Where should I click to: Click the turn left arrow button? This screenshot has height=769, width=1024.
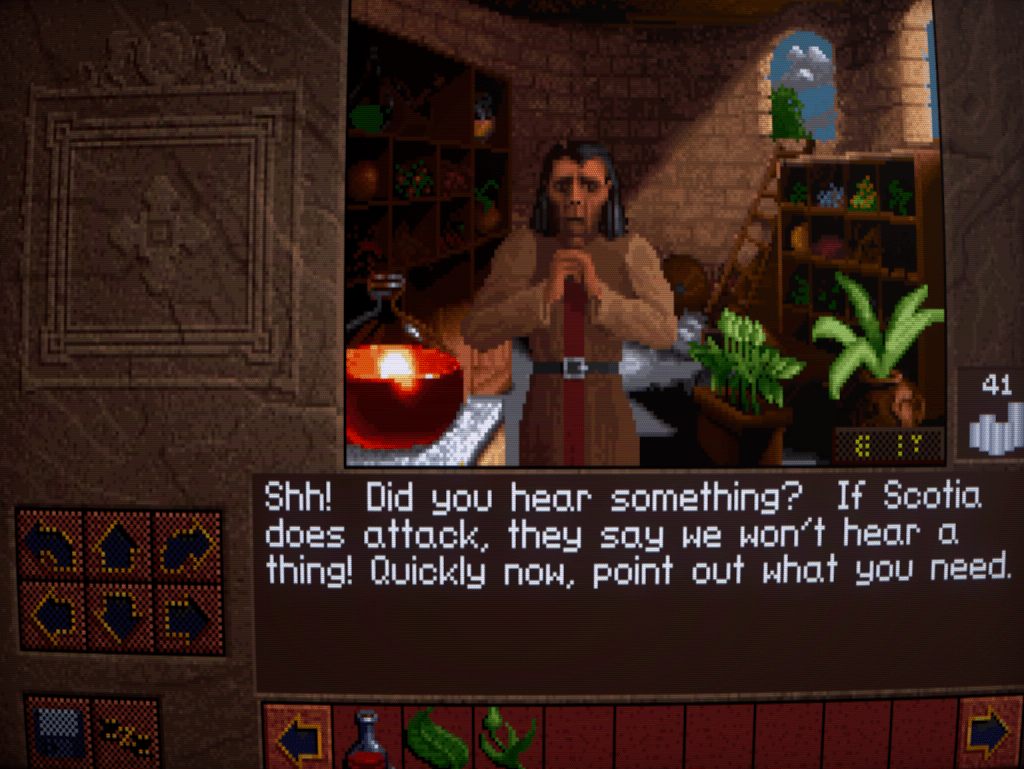[50, 545]
